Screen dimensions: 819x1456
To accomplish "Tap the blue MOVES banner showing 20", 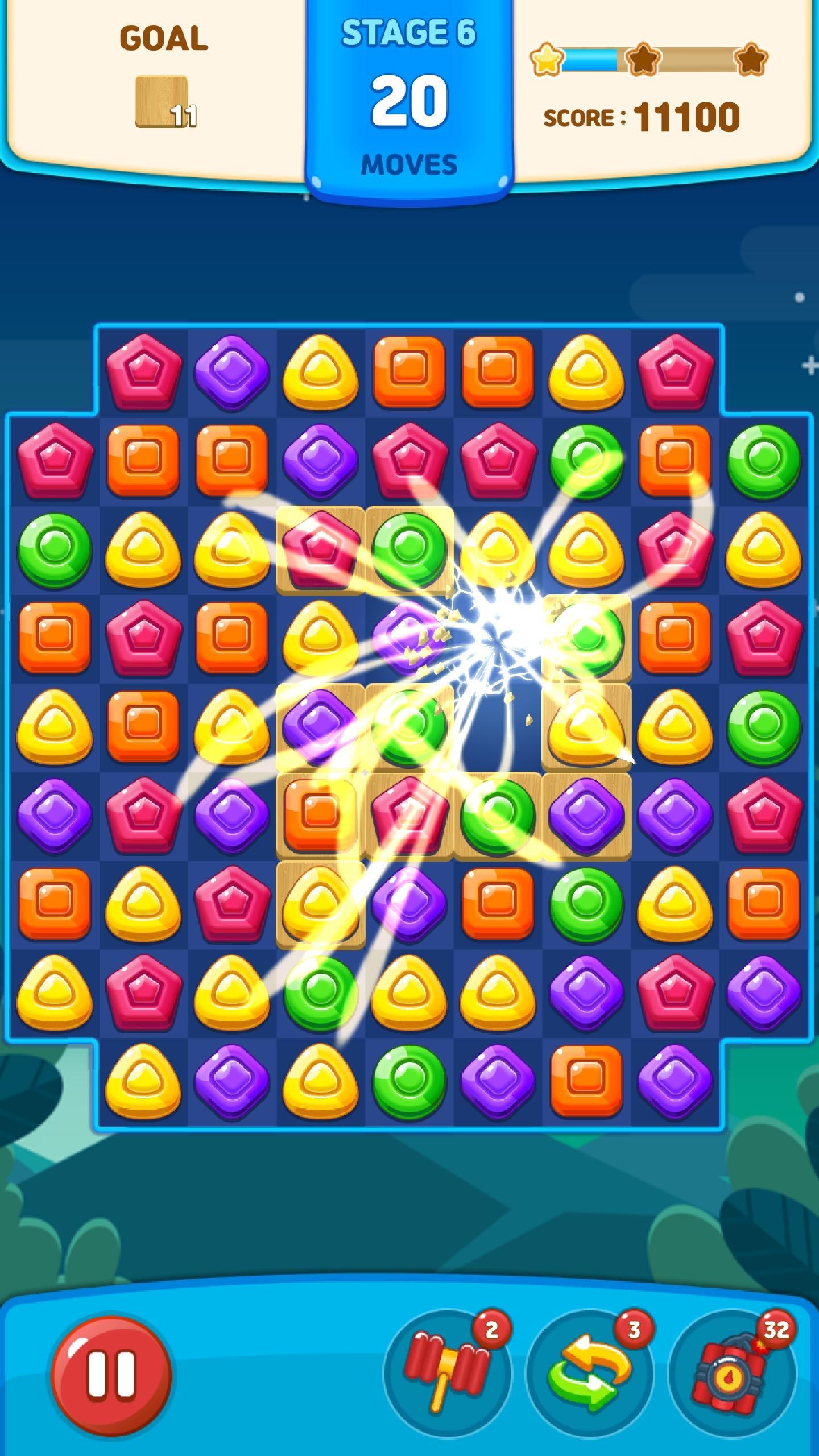I will (x=409, y=102).
